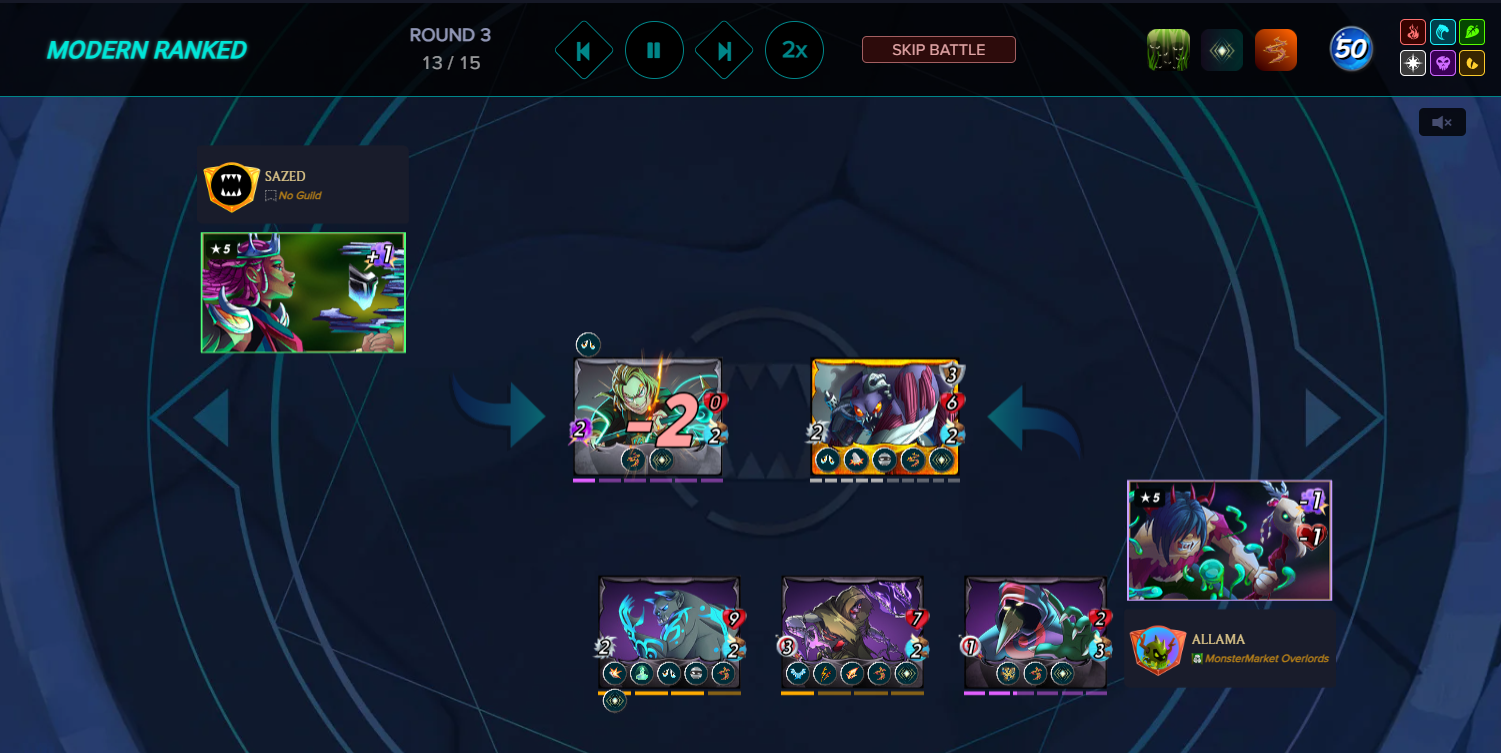View the beaked monster card with 2 health

pyautogui.click(x=1035, y=633)
